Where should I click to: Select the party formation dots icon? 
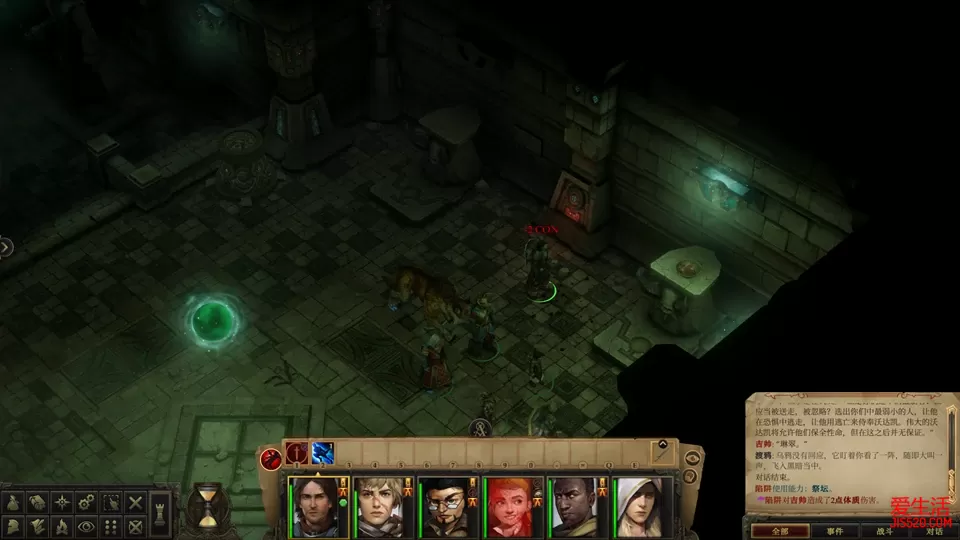(x=111, y=525)
